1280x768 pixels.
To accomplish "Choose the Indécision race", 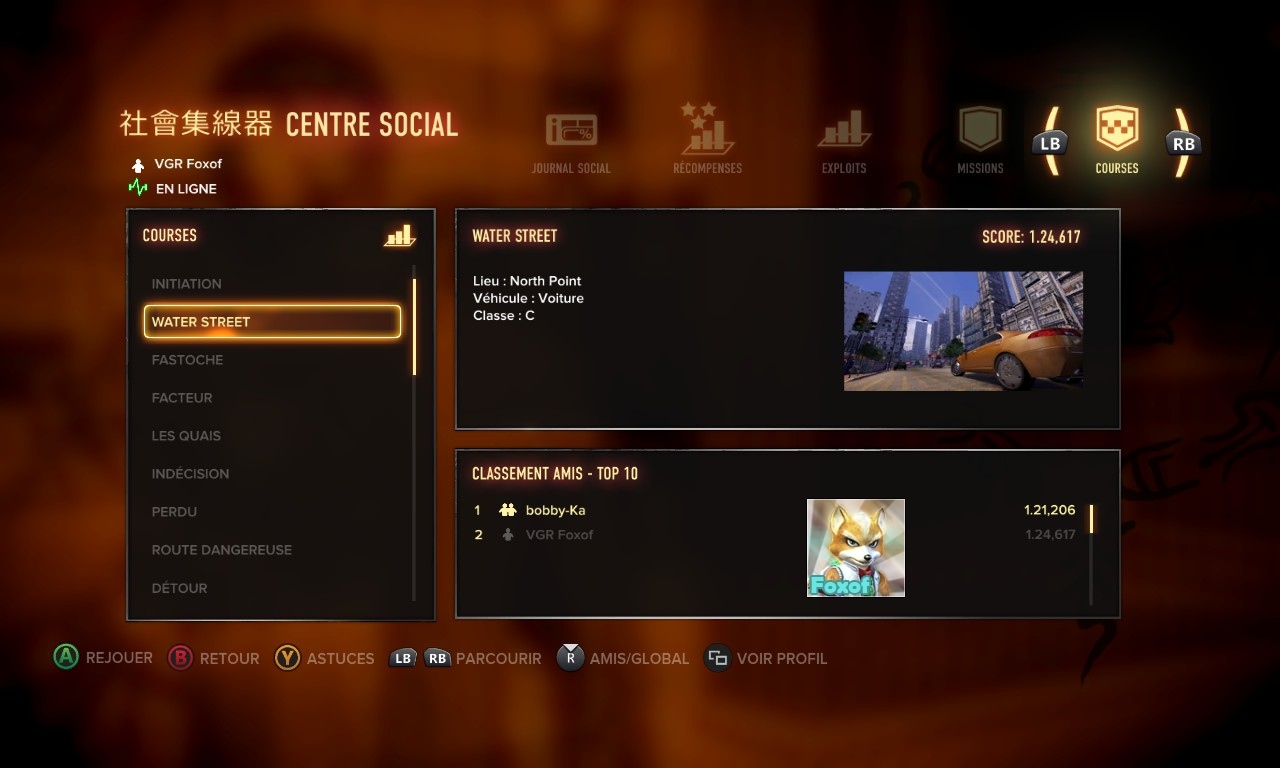I will (x=190, y=474).
